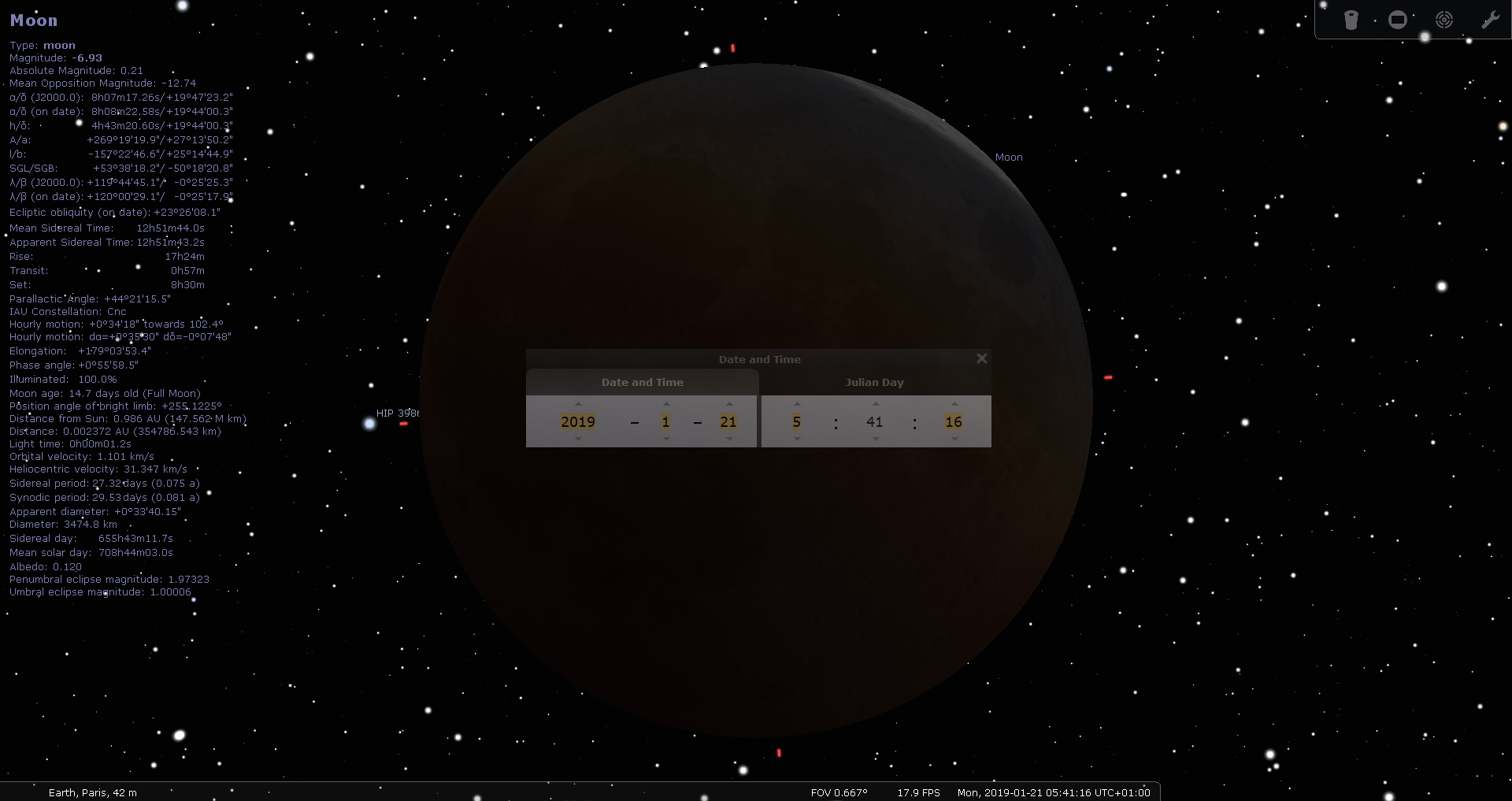
Task: Decrease the day 21 using its down arrow
Action: pos(728,439)
